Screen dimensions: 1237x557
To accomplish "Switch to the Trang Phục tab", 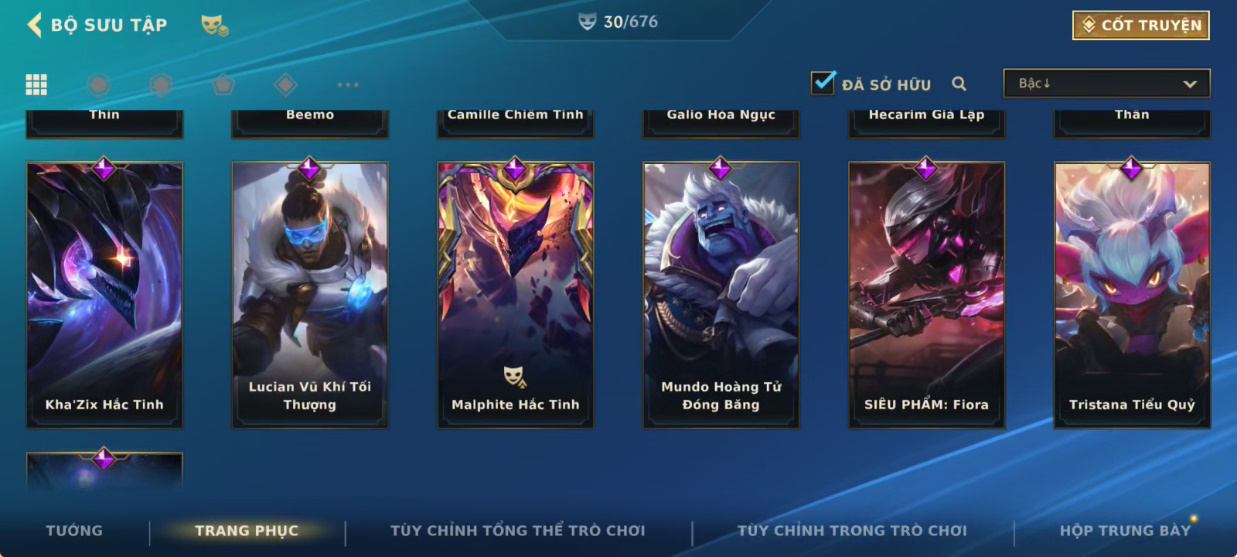I will 246,531.
